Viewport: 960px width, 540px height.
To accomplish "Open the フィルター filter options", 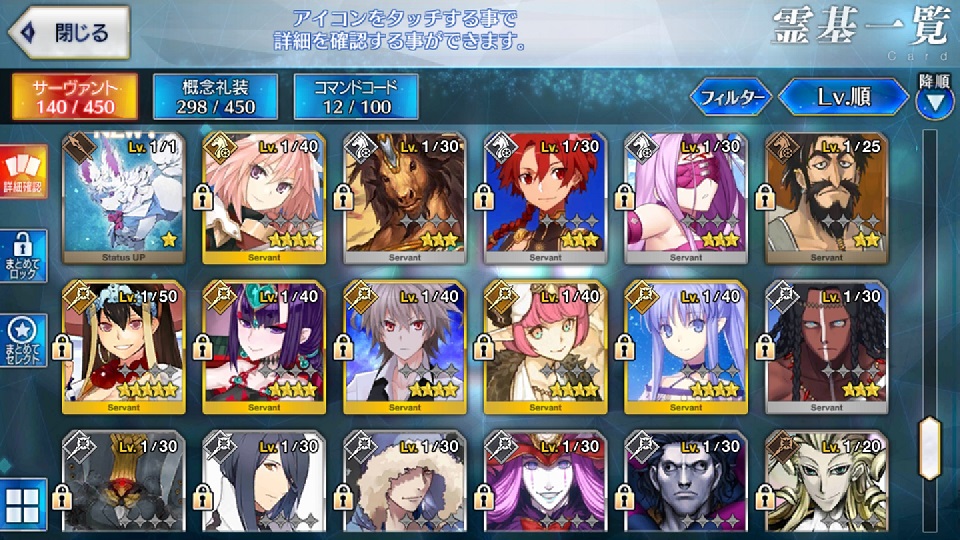I will tap(730, 97).
